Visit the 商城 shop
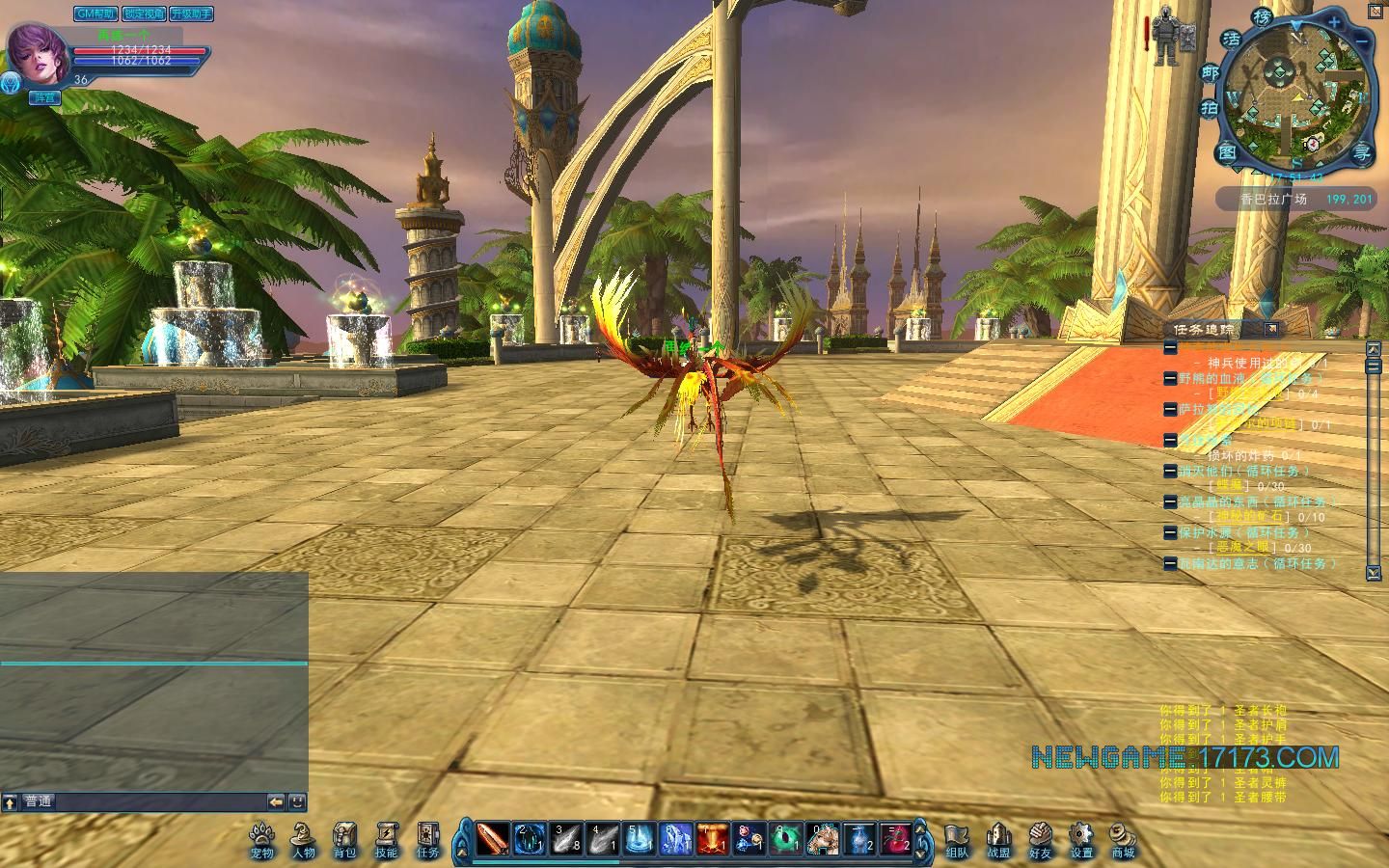The height and width of the screenshot is (868, 1389). click(1123, 839)
